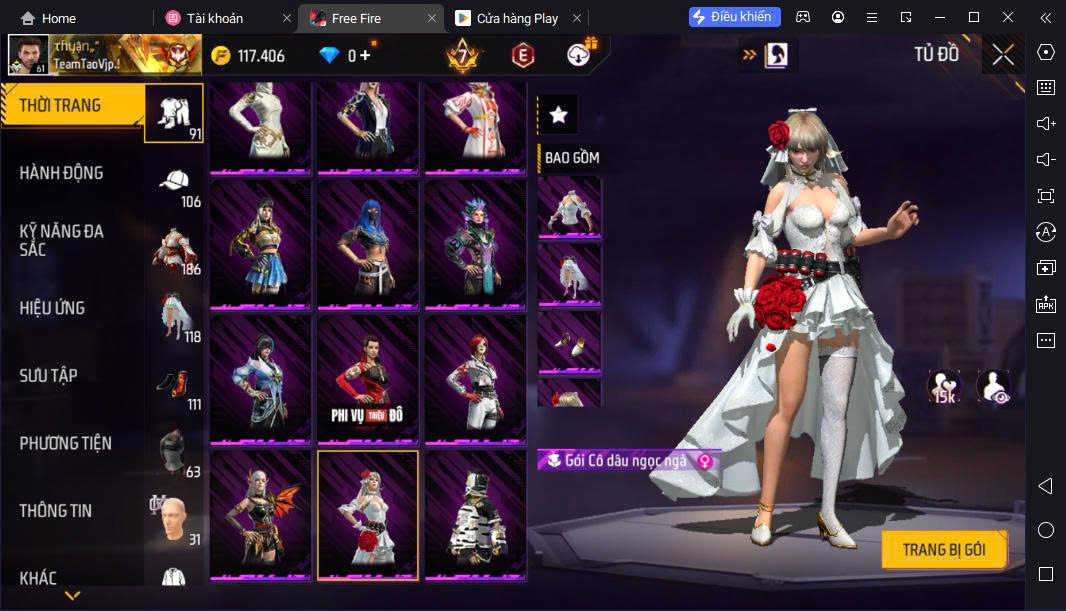This screenshot has height=611, width=1066.
Task: Open the Điều khiển controls button
Action: (x=734, y=17)
